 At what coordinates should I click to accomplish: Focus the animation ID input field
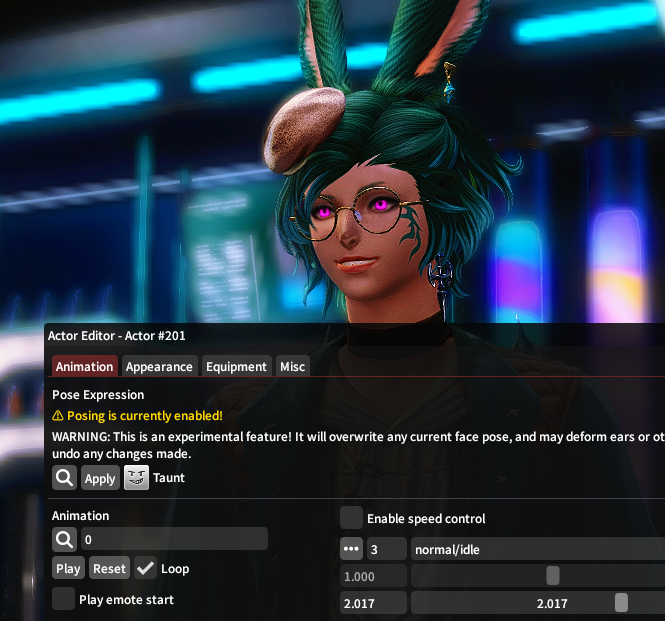(173, 539)
